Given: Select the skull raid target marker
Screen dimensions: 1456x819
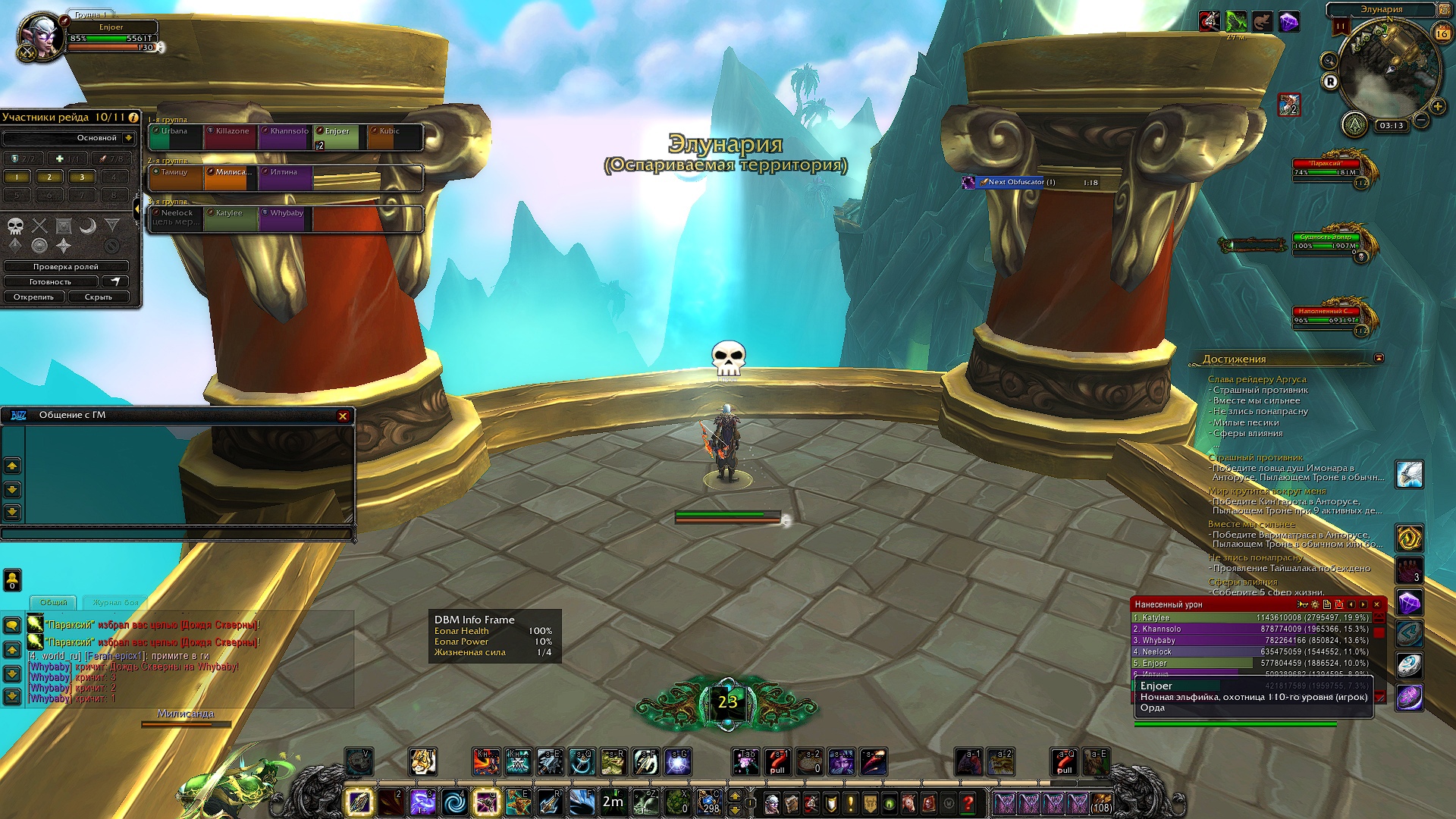Looking at the screenshot, I should pyautogui.click(x=16, y=225).
